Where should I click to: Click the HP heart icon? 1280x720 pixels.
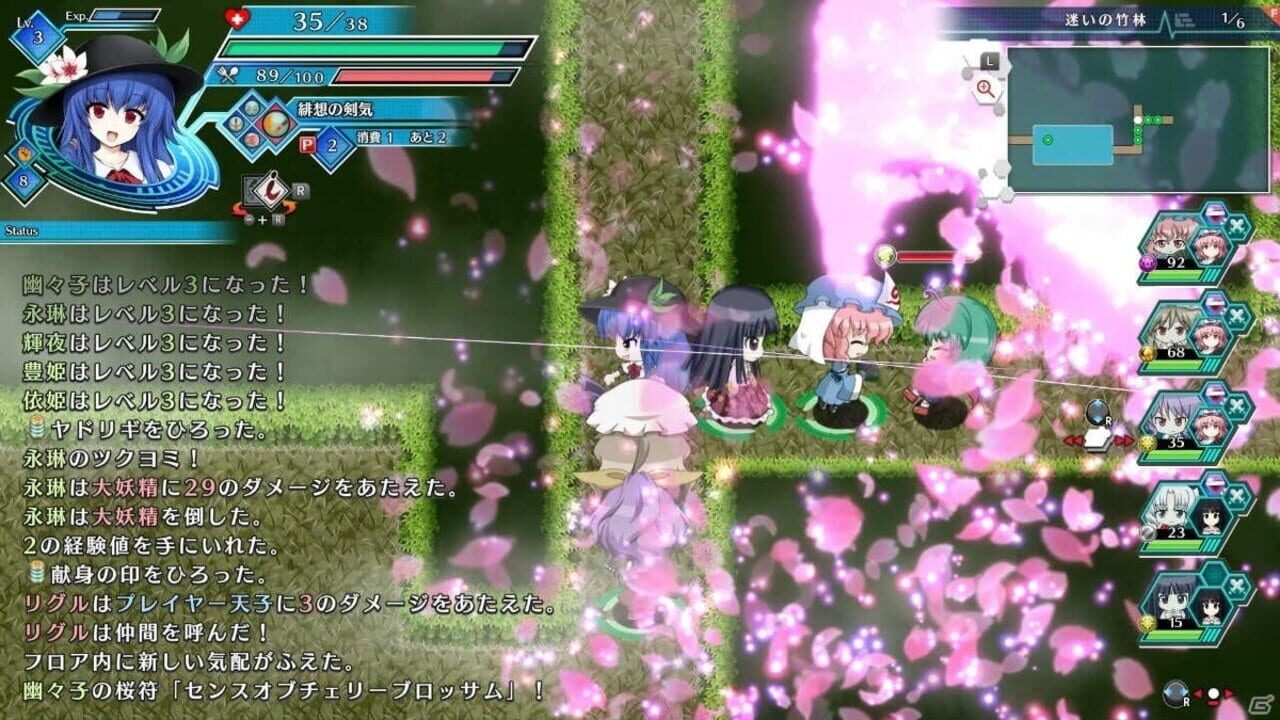tap(235, 17)
